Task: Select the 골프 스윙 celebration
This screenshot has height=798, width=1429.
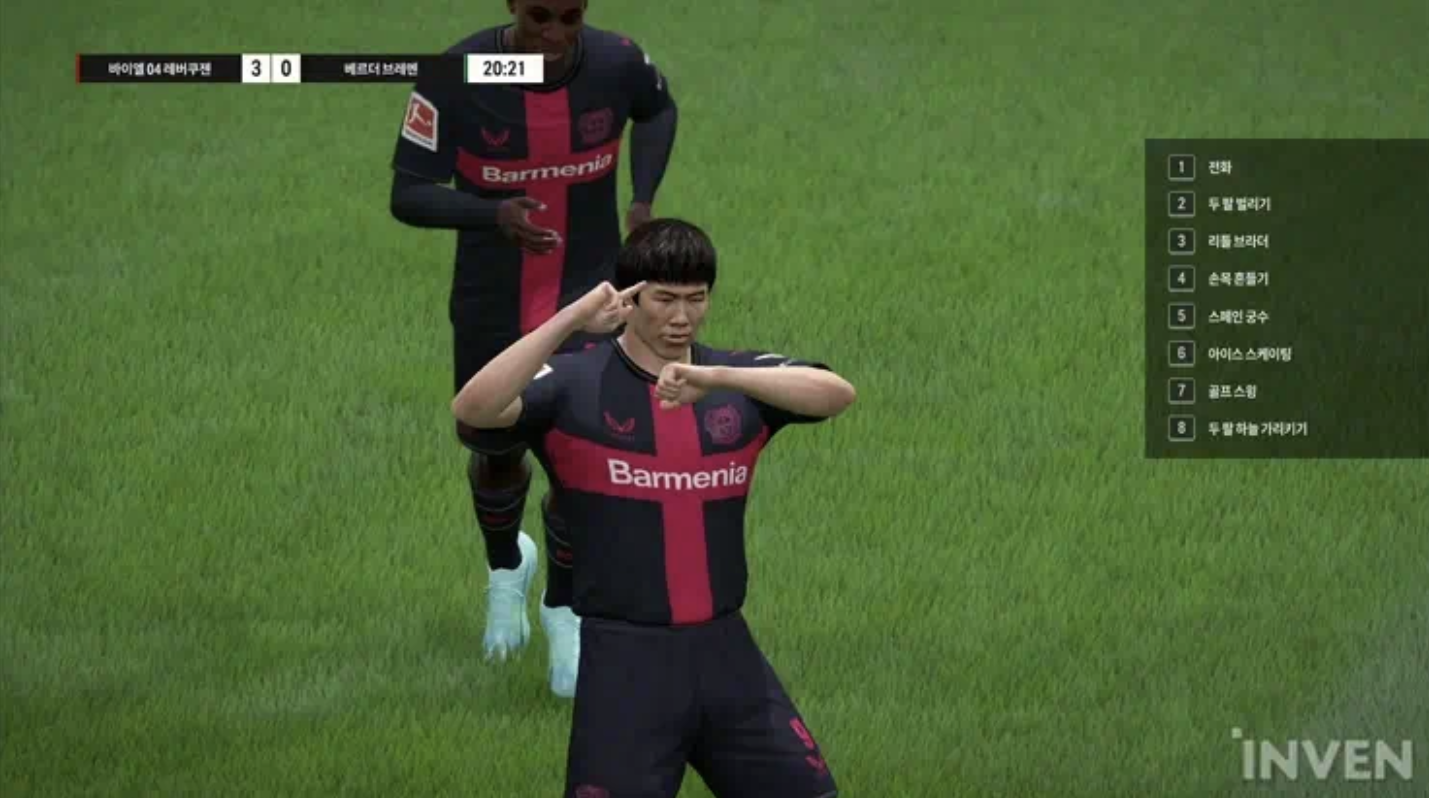Action: click(x=1232, y=391)
